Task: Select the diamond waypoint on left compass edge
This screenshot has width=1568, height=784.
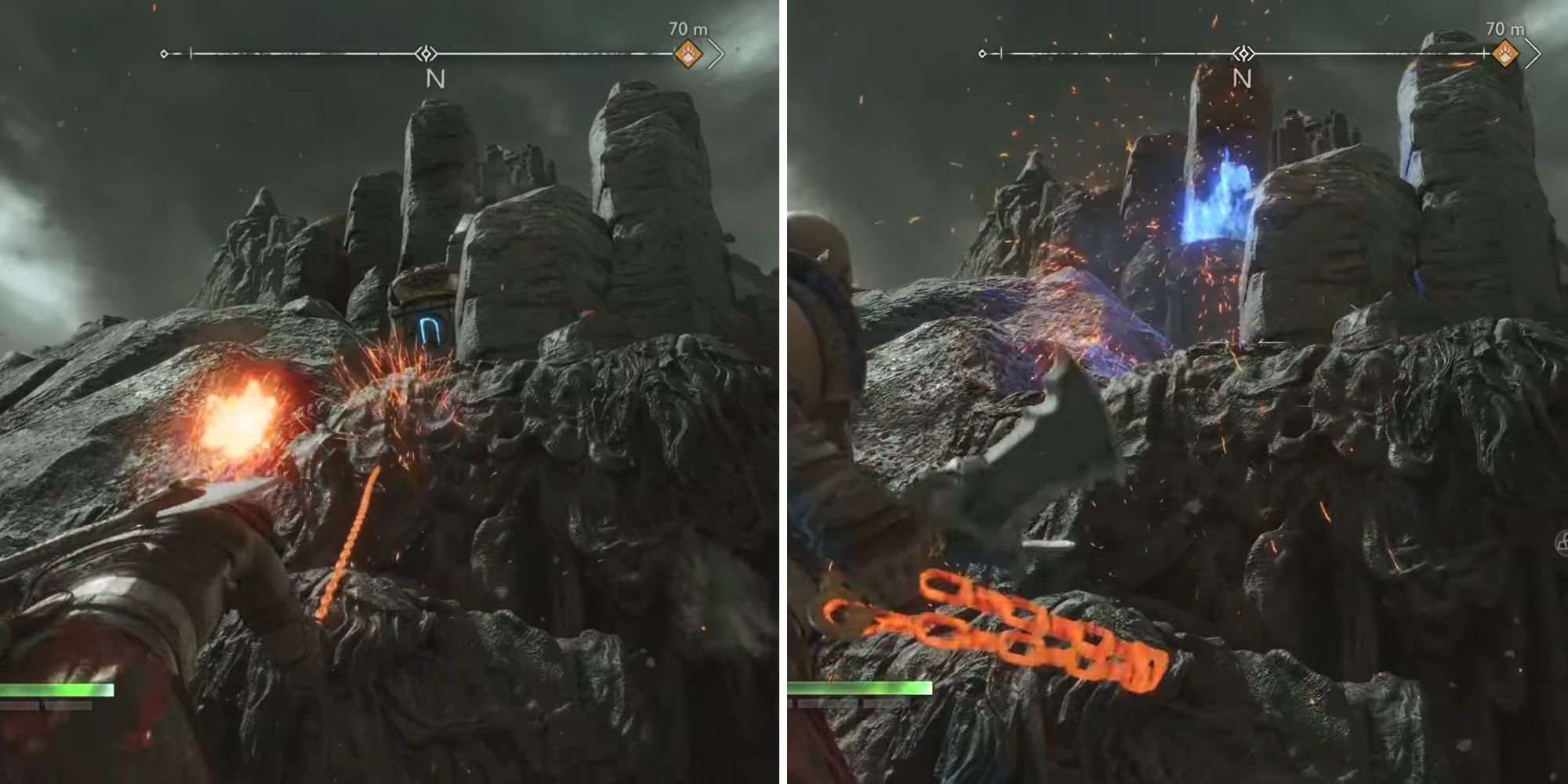Action: click(163, 53)
